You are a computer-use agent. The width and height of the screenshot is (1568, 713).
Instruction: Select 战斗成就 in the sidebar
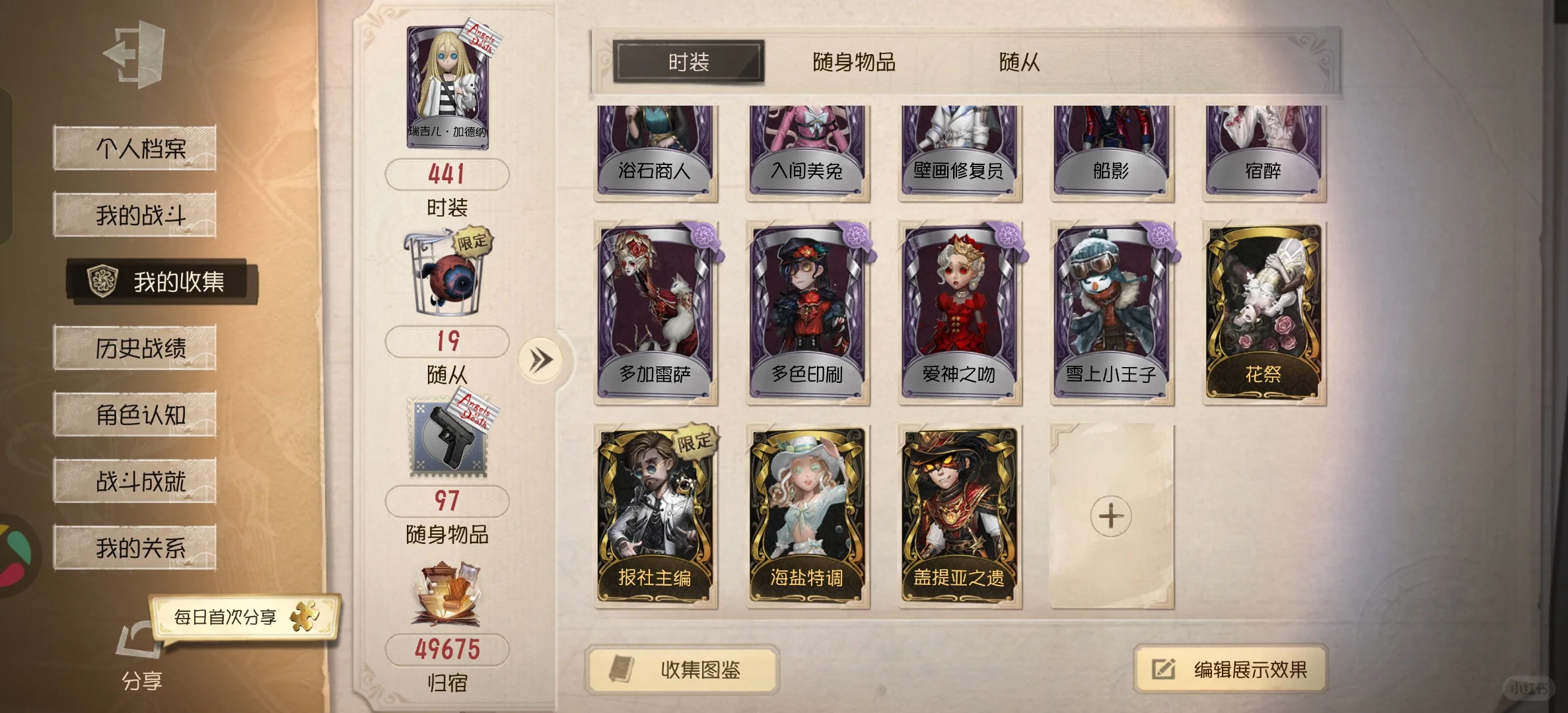[134, 481]
